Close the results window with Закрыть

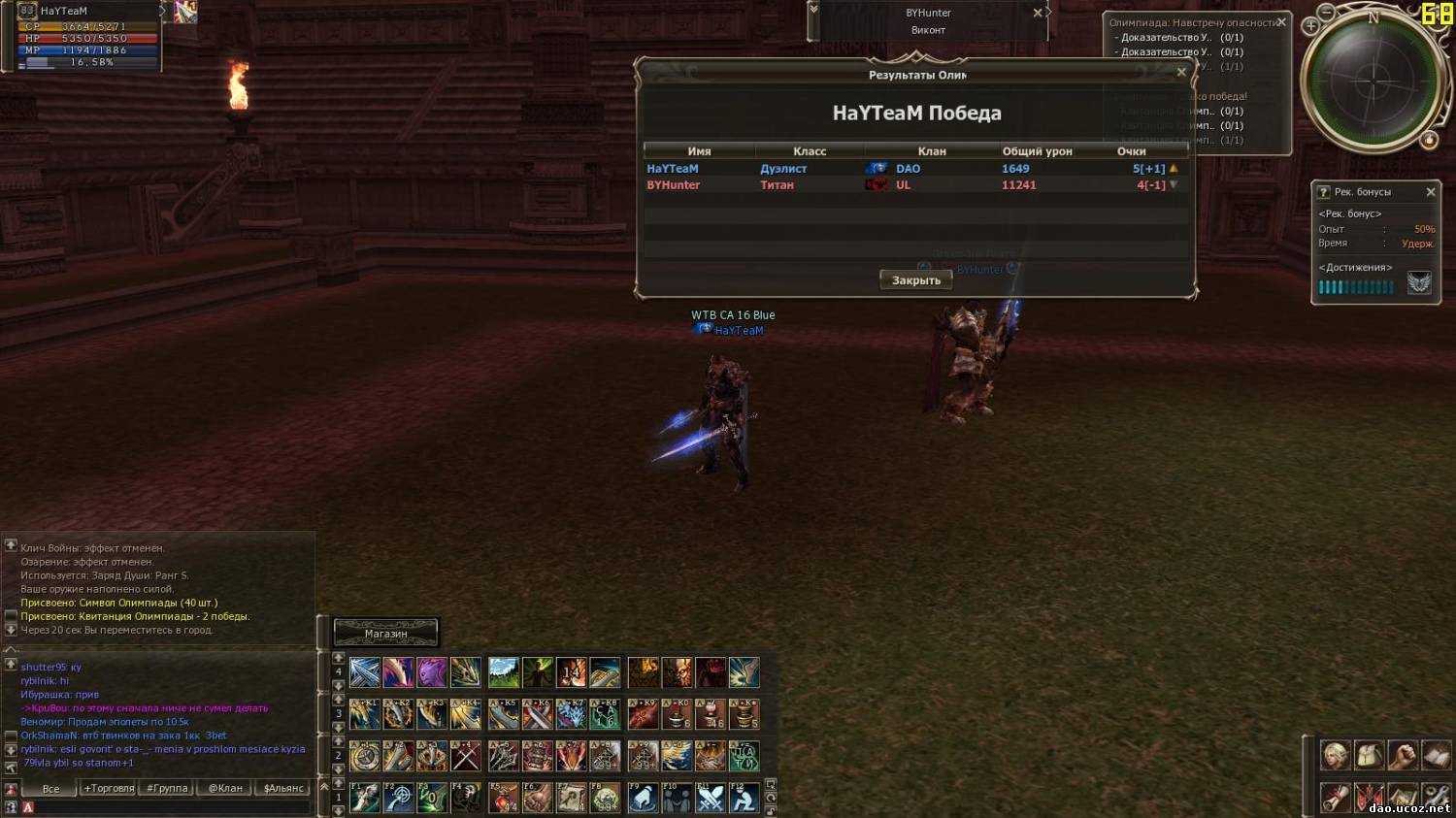916,280
